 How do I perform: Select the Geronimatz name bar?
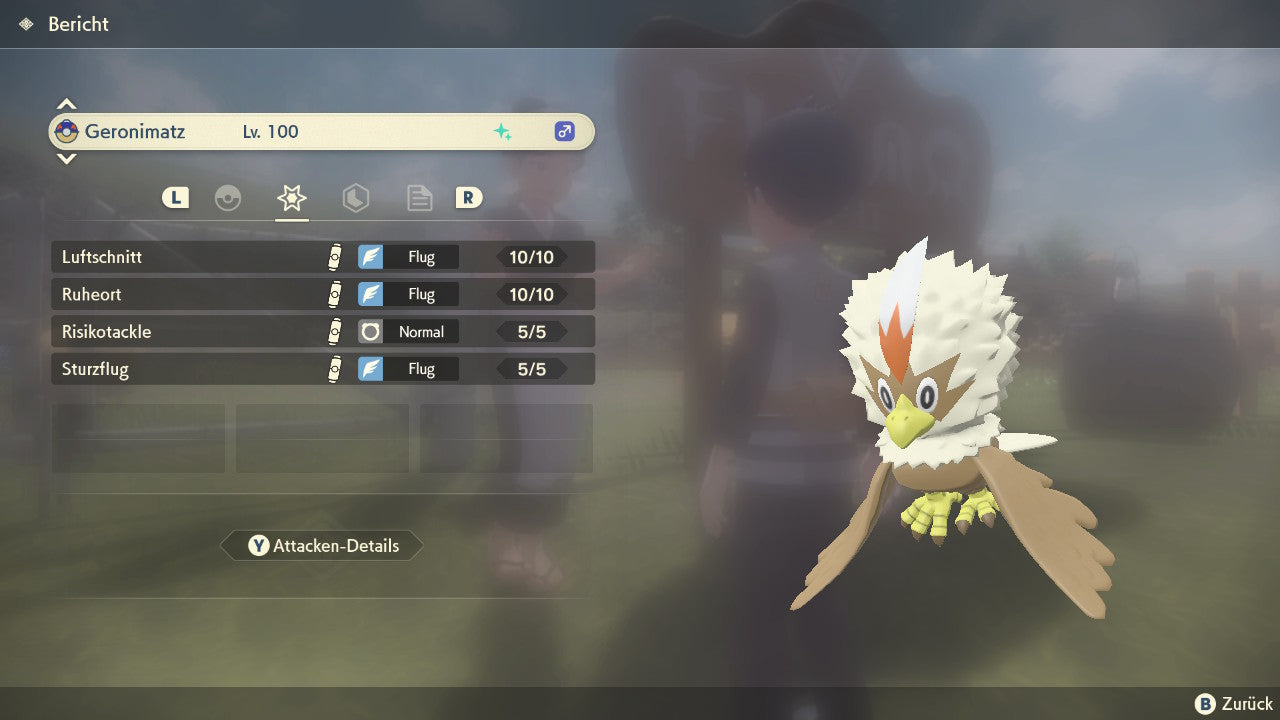coord(322,131)
